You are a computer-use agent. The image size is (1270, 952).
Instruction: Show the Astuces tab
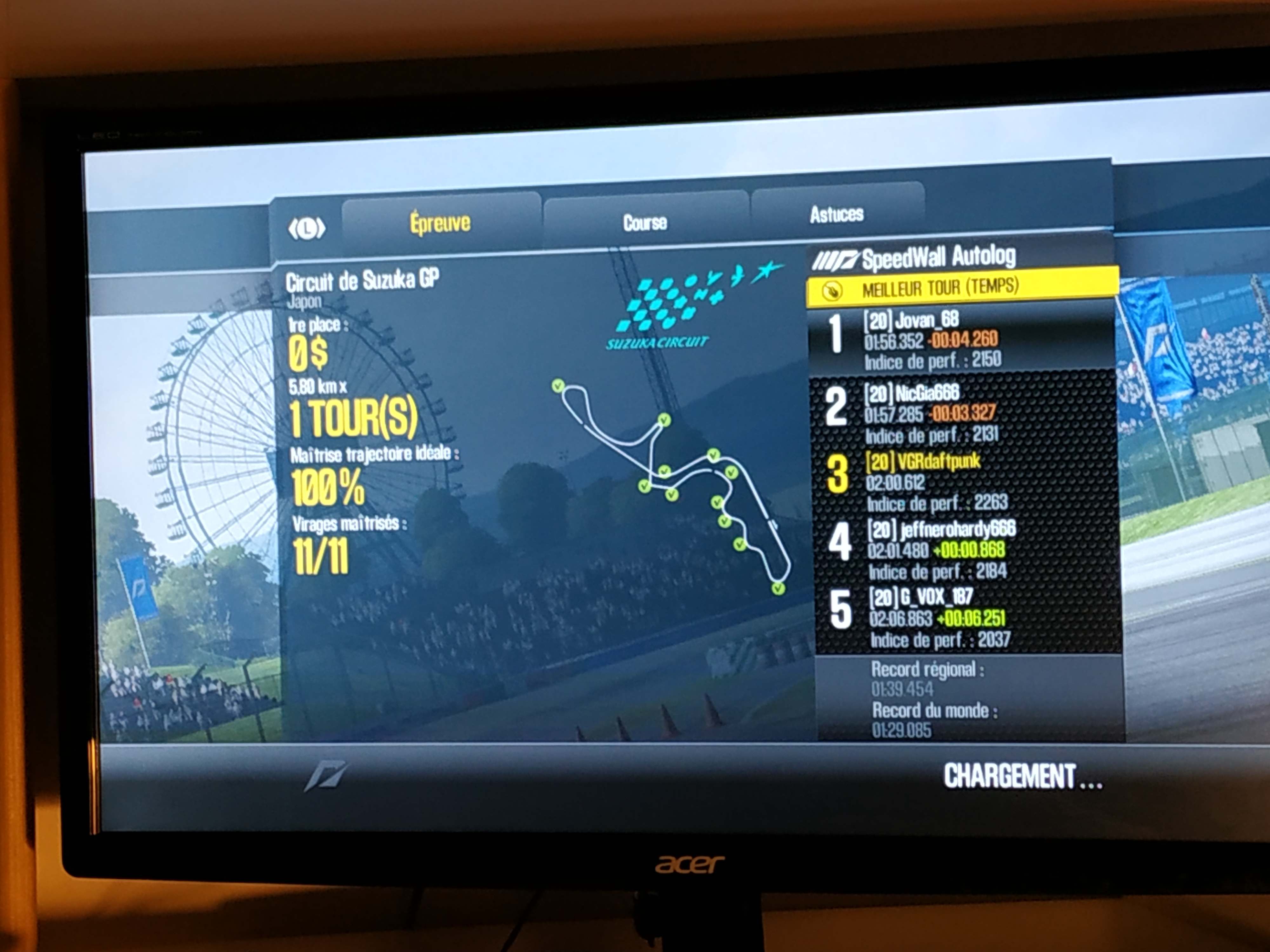pos(837,215)
